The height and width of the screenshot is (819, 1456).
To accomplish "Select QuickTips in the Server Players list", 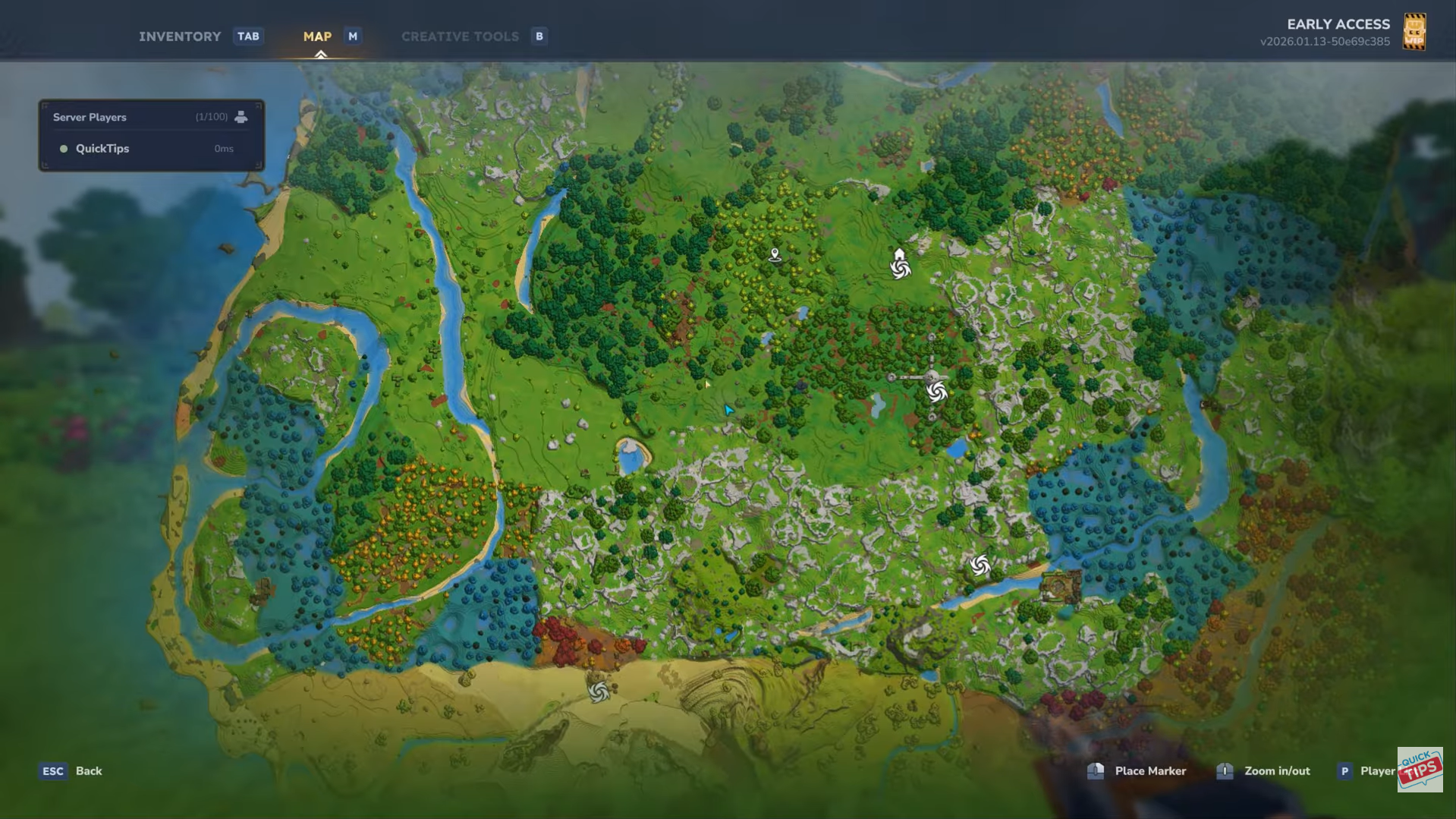I will coord(102,149).
